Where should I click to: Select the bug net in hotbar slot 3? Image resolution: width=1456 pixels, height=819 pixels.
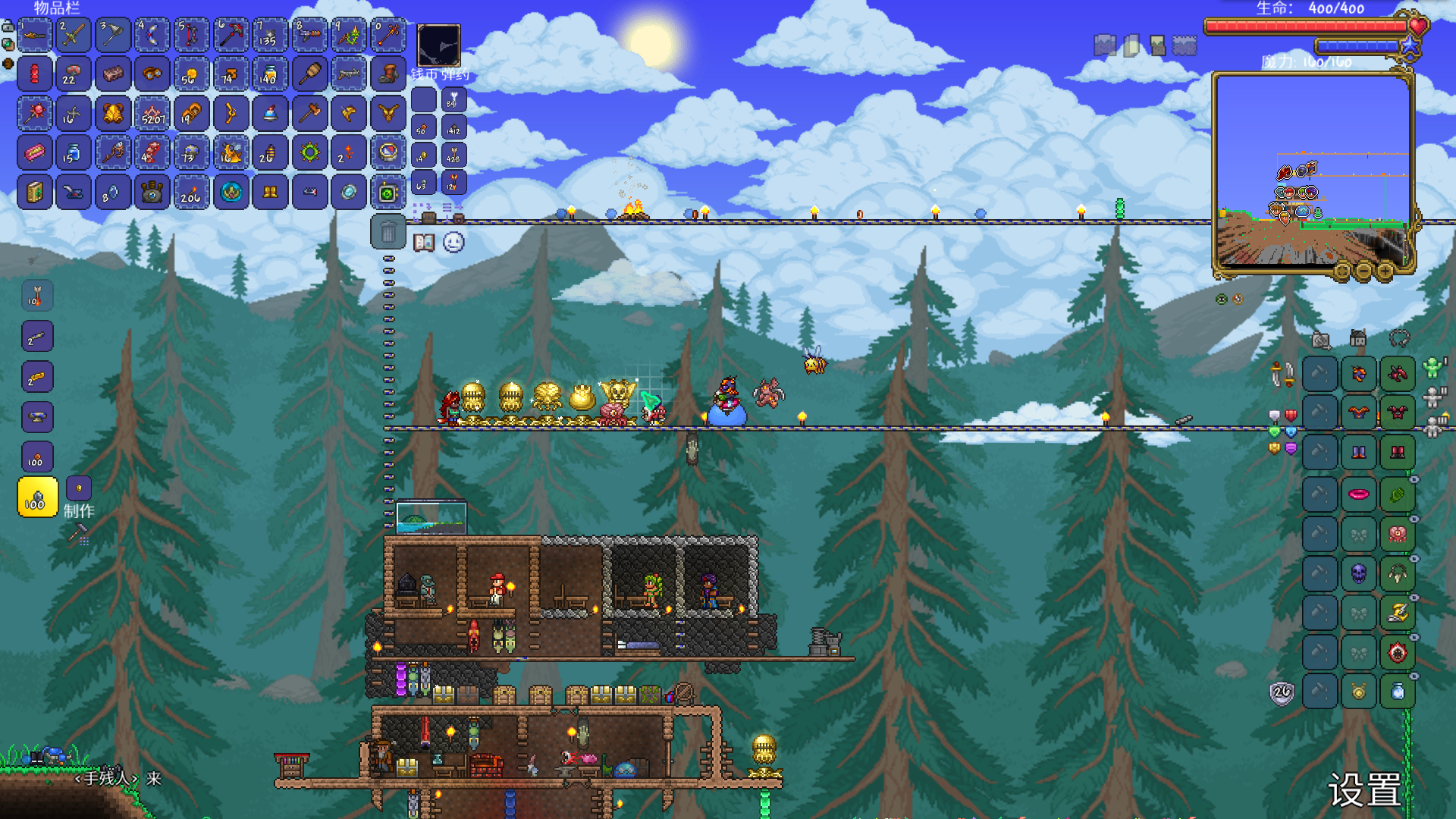[113, 35]
